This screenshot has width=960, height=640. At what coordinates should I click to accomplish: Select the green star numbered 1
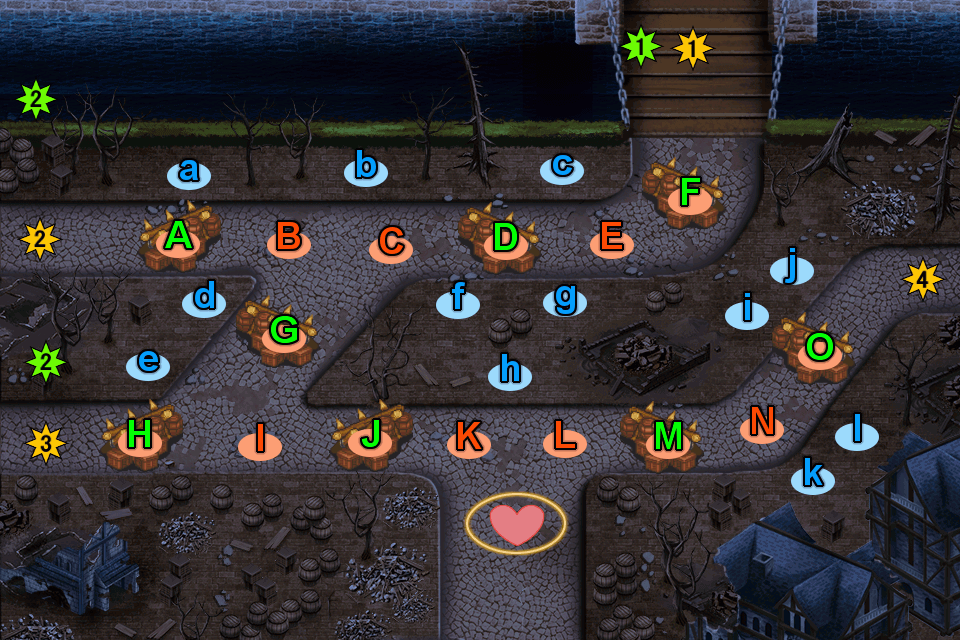coord(640,46)
